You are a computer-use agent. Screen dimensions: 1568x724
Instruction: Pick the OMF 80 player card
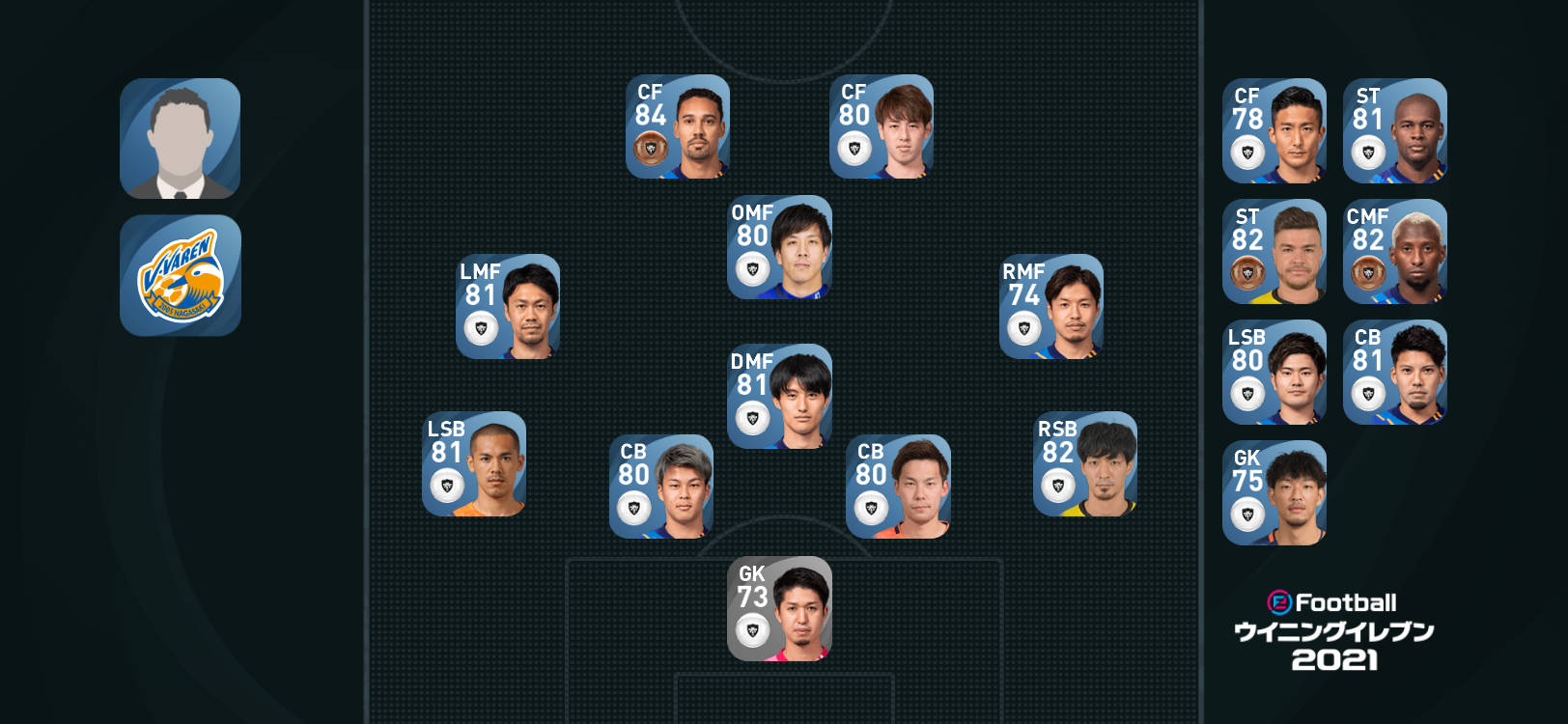[x=779, y=247]
